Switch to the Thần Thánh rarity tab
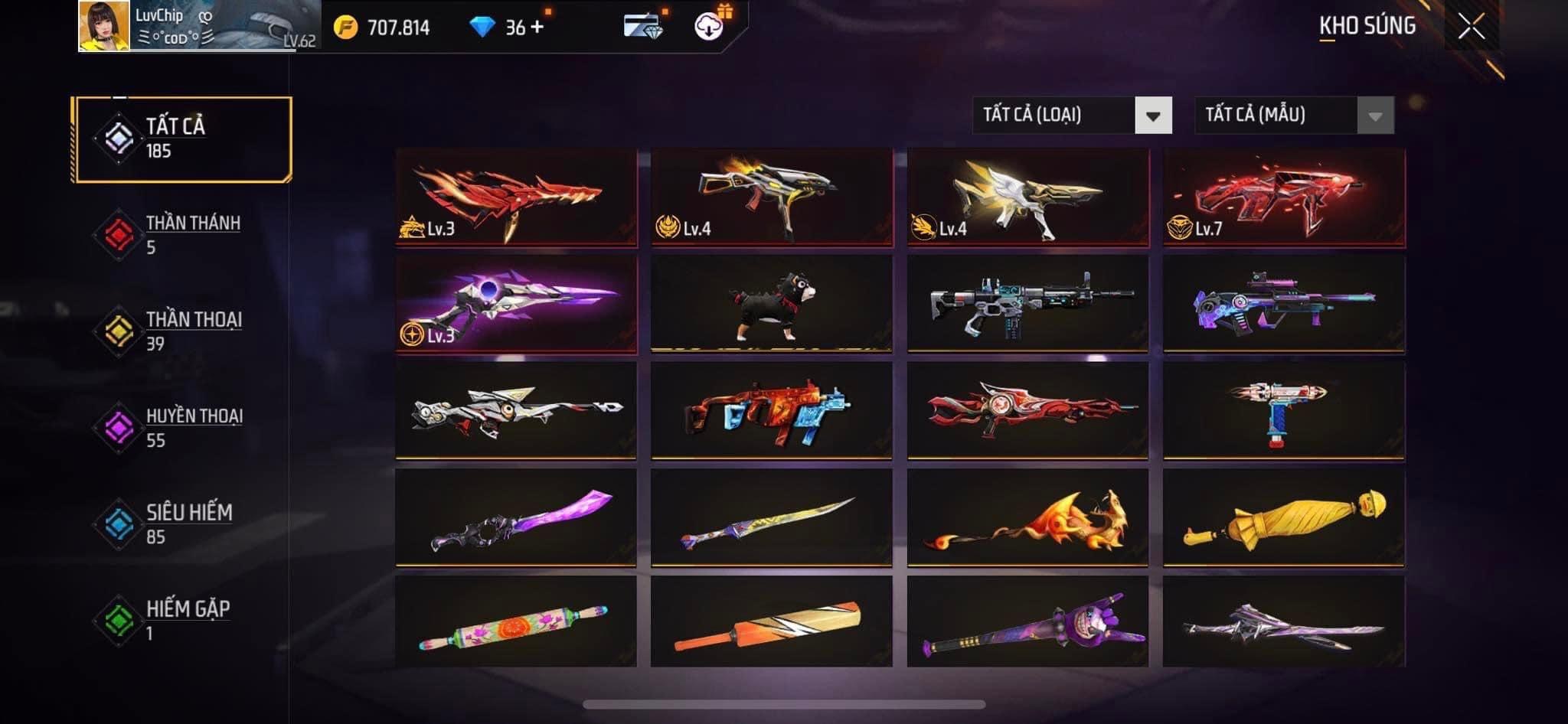1568x724 pixels. 182,235
